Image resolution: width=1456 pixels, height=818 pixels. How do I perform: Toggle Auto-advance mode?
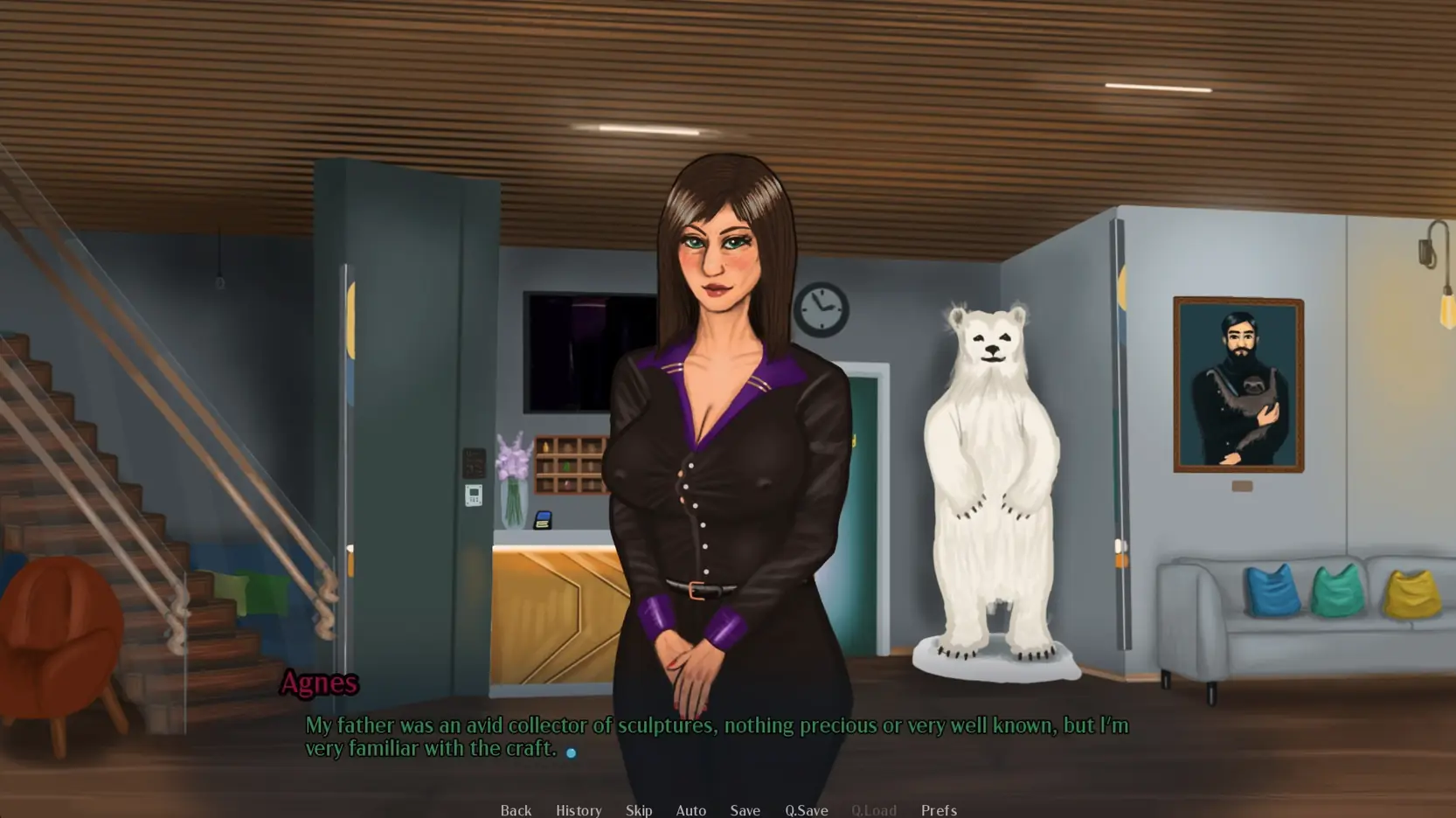(690, 810)
